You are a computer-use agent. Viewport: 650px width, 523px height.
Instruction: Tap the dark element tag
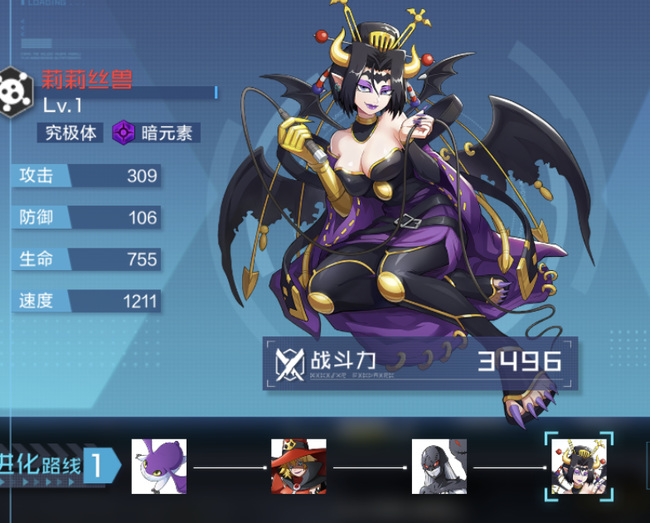point(153,132)
